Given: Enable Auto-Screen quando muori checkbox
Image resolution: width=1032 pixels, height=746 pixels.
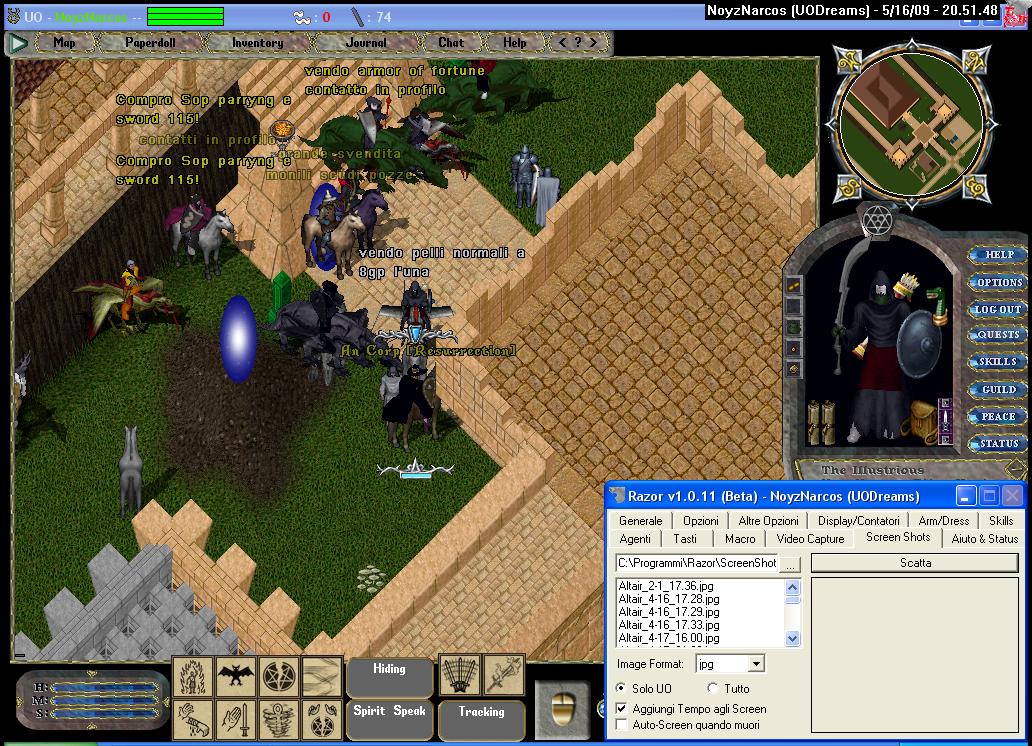Looking at the screenshot, I should (x=623, y=725).
